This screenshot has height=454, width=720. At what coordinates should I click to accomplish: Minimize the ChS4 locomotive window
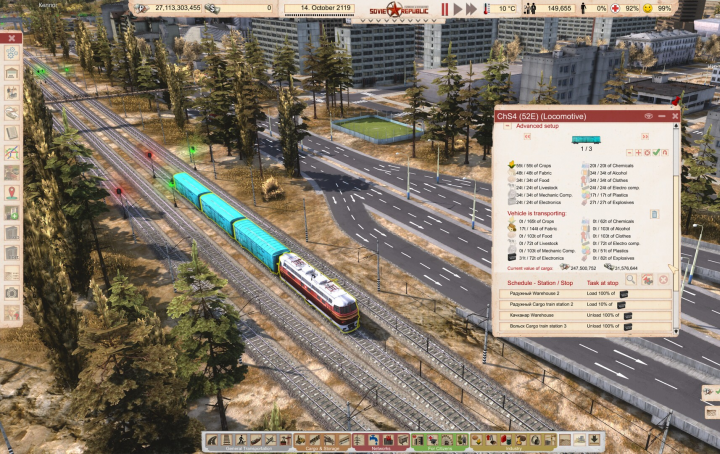664,116
